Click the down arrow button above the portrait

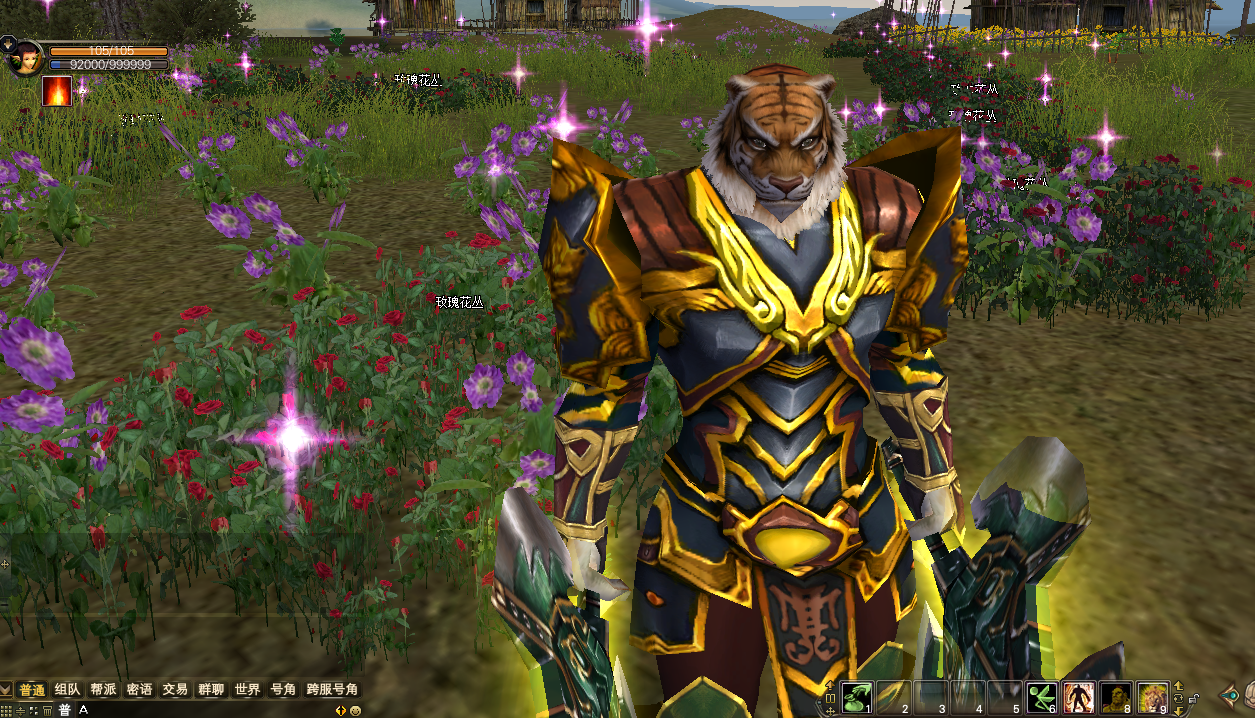tap(7, 42)
